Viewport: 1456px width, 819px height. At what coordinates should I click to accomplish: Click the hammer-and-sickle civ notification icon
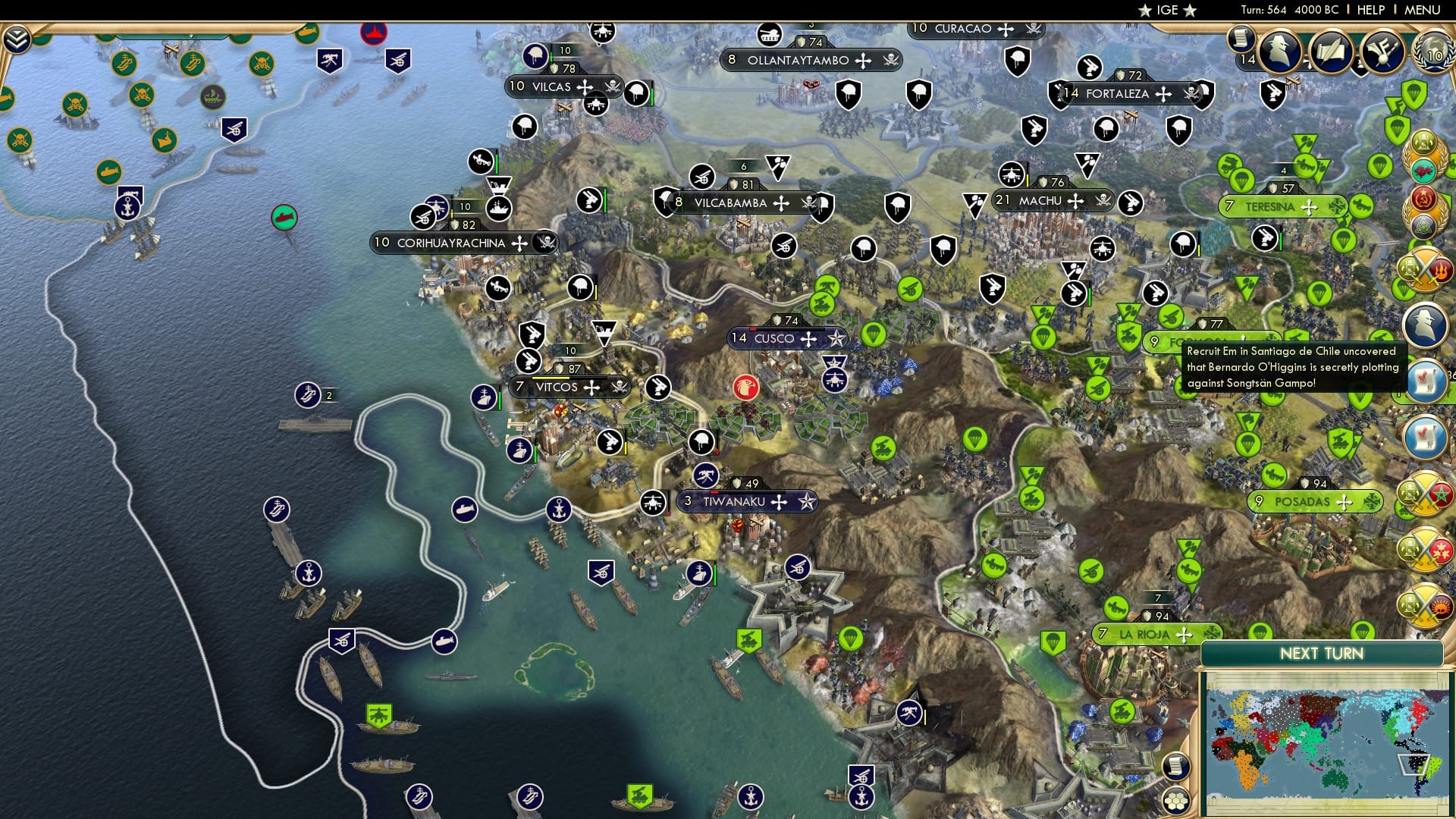pyautogui.click(x=1422, y=199)
